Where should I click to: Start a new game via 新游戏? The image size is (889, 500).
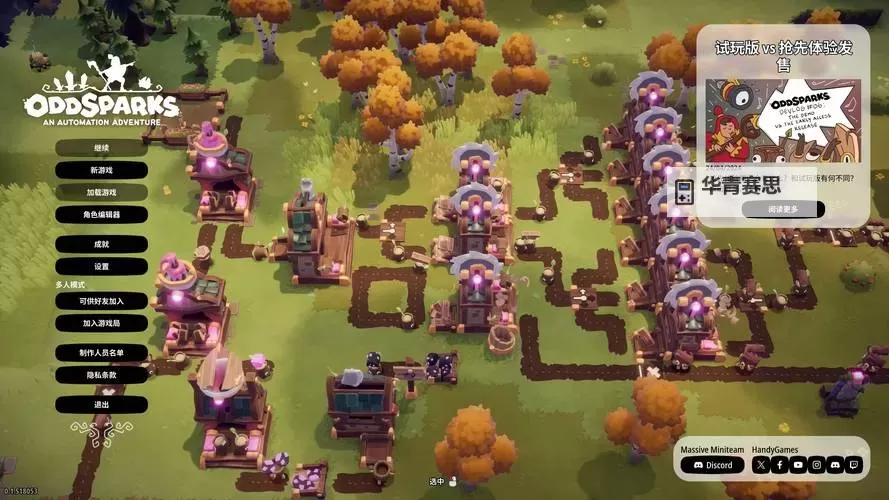101,170
